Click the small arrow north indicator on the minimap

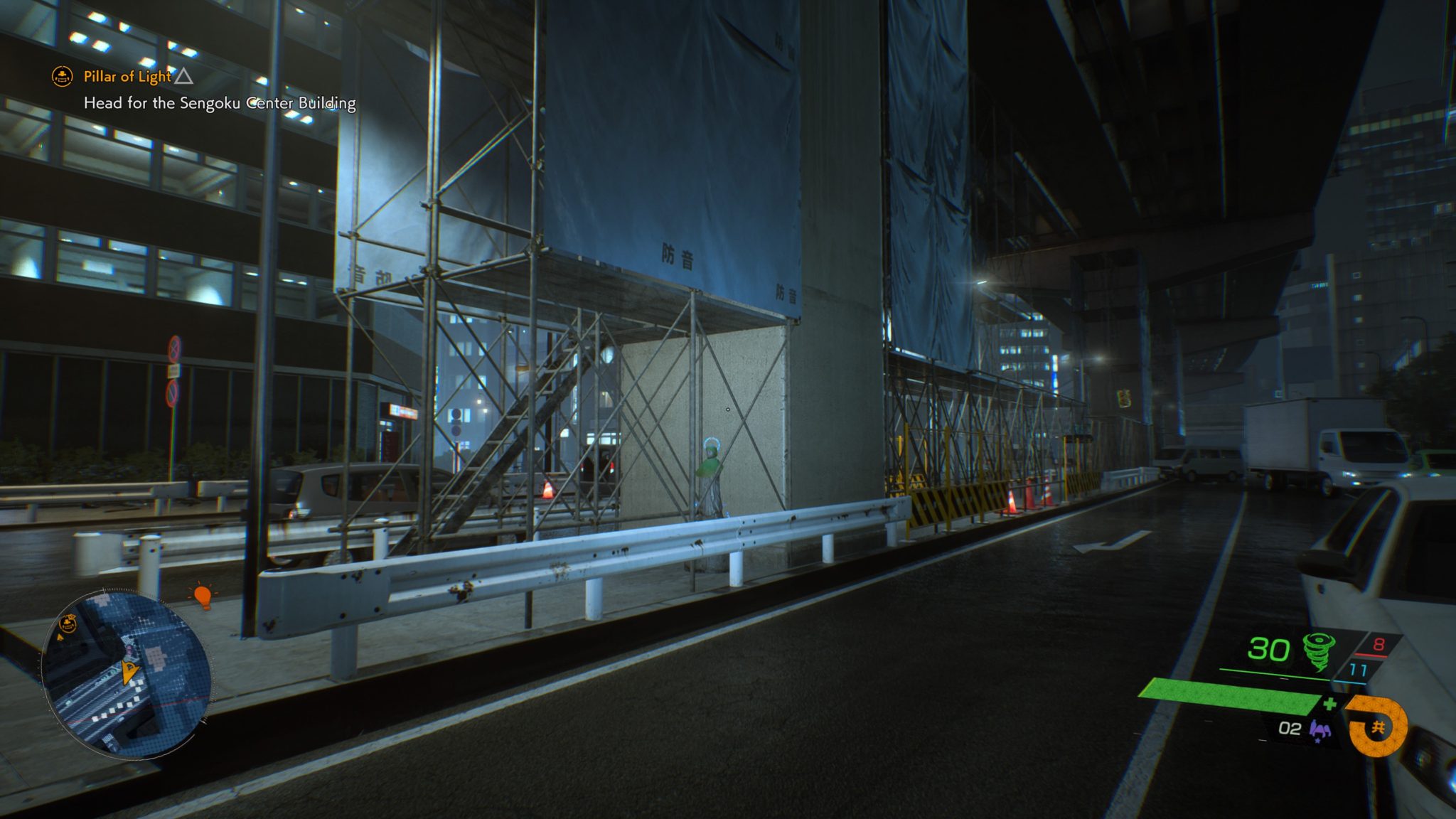[60, 638]
